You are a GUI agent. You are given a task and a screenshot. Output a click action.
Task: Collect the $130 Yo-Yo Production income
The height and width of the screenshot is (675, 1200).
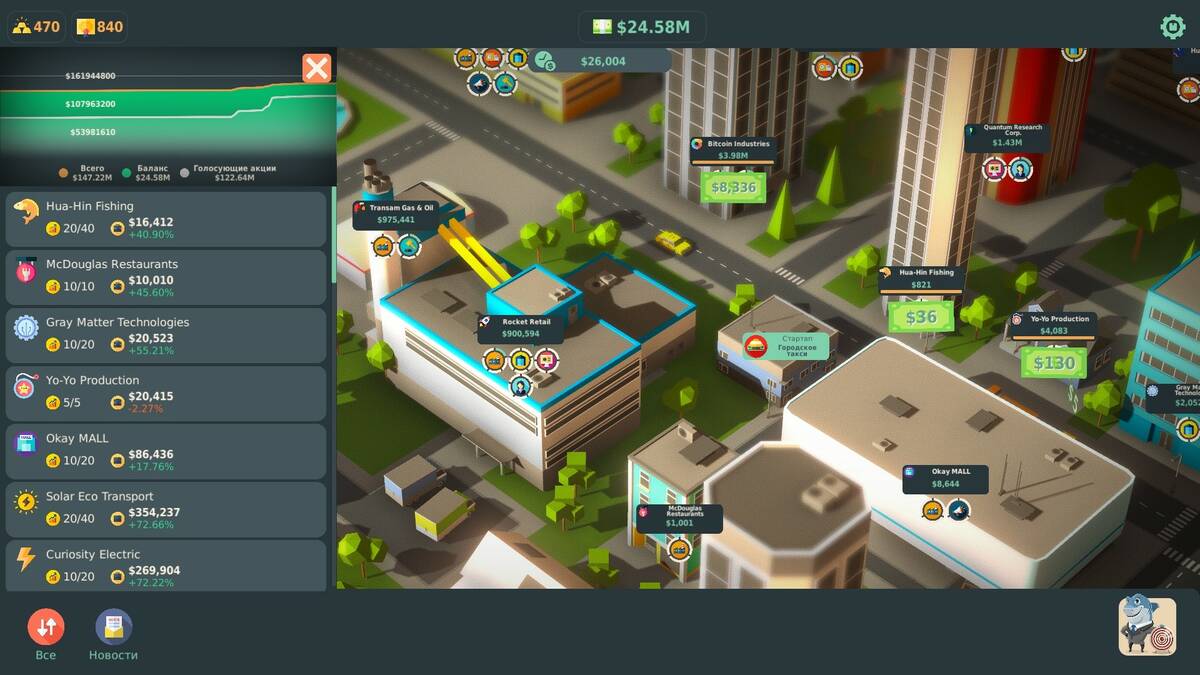coord(1053,363)
